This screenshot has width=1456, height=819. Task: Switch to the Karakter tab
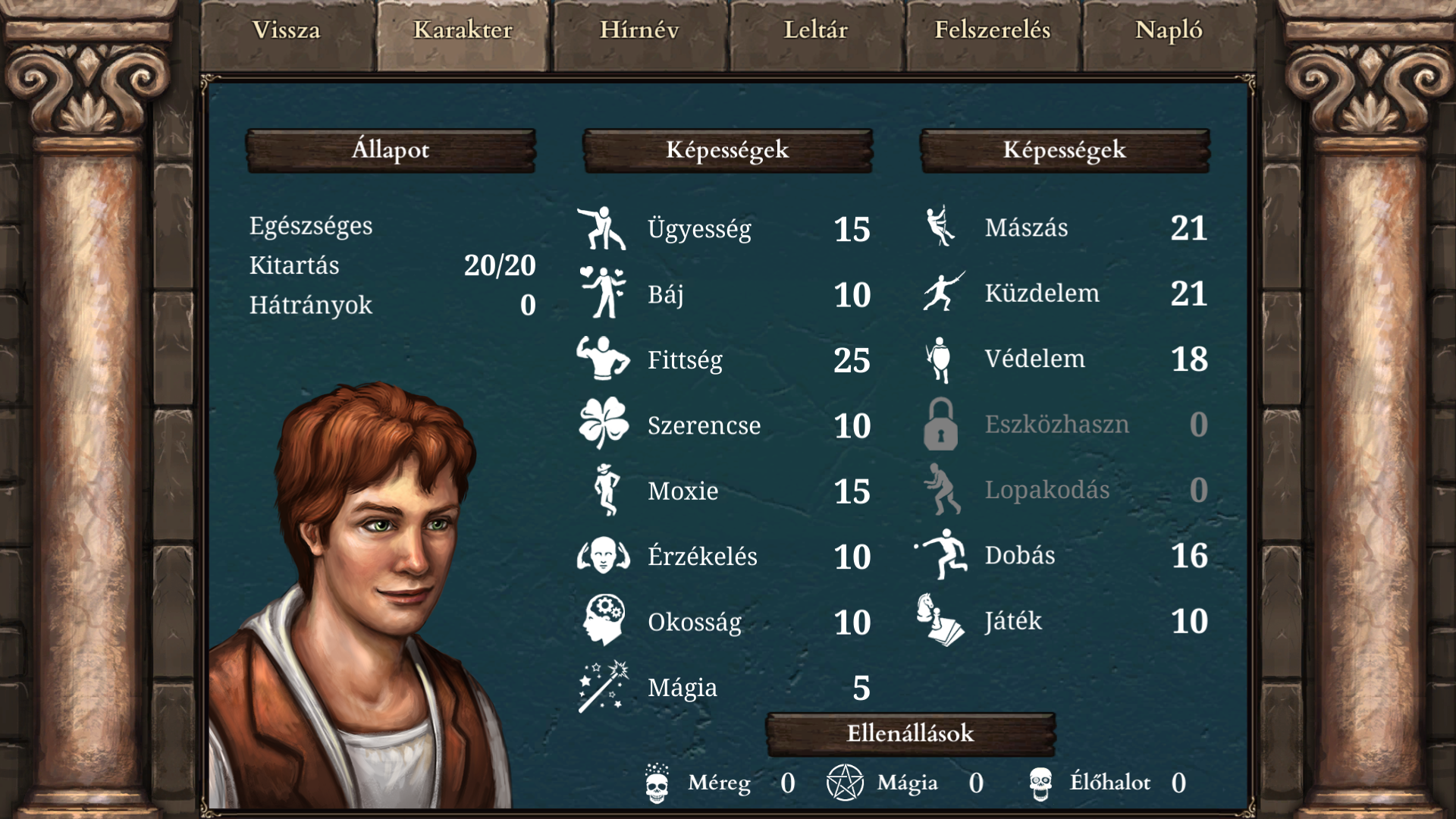[463, 32]
